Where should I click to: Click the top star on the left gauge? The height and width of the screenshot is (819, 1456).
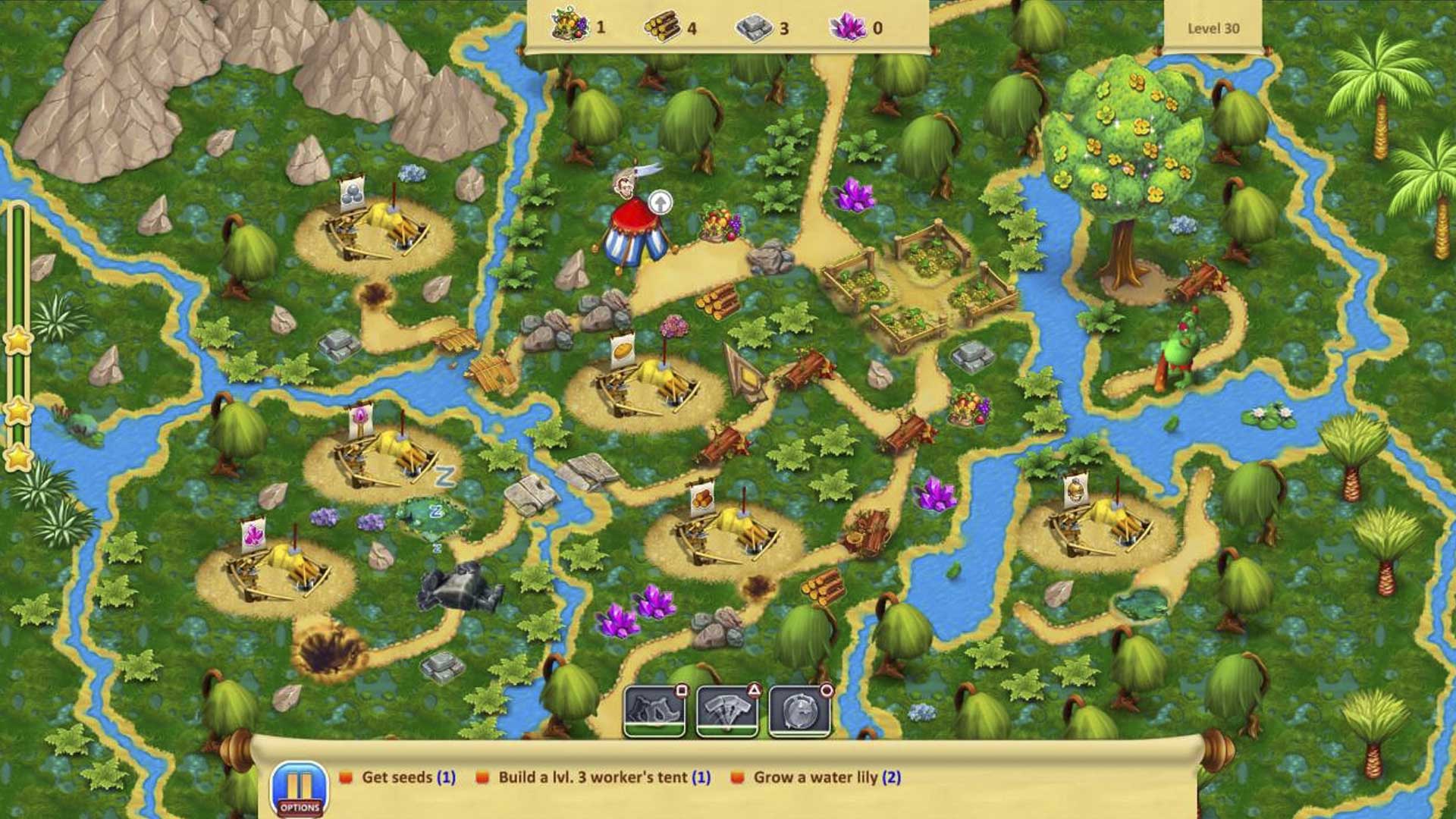point(17,340)
